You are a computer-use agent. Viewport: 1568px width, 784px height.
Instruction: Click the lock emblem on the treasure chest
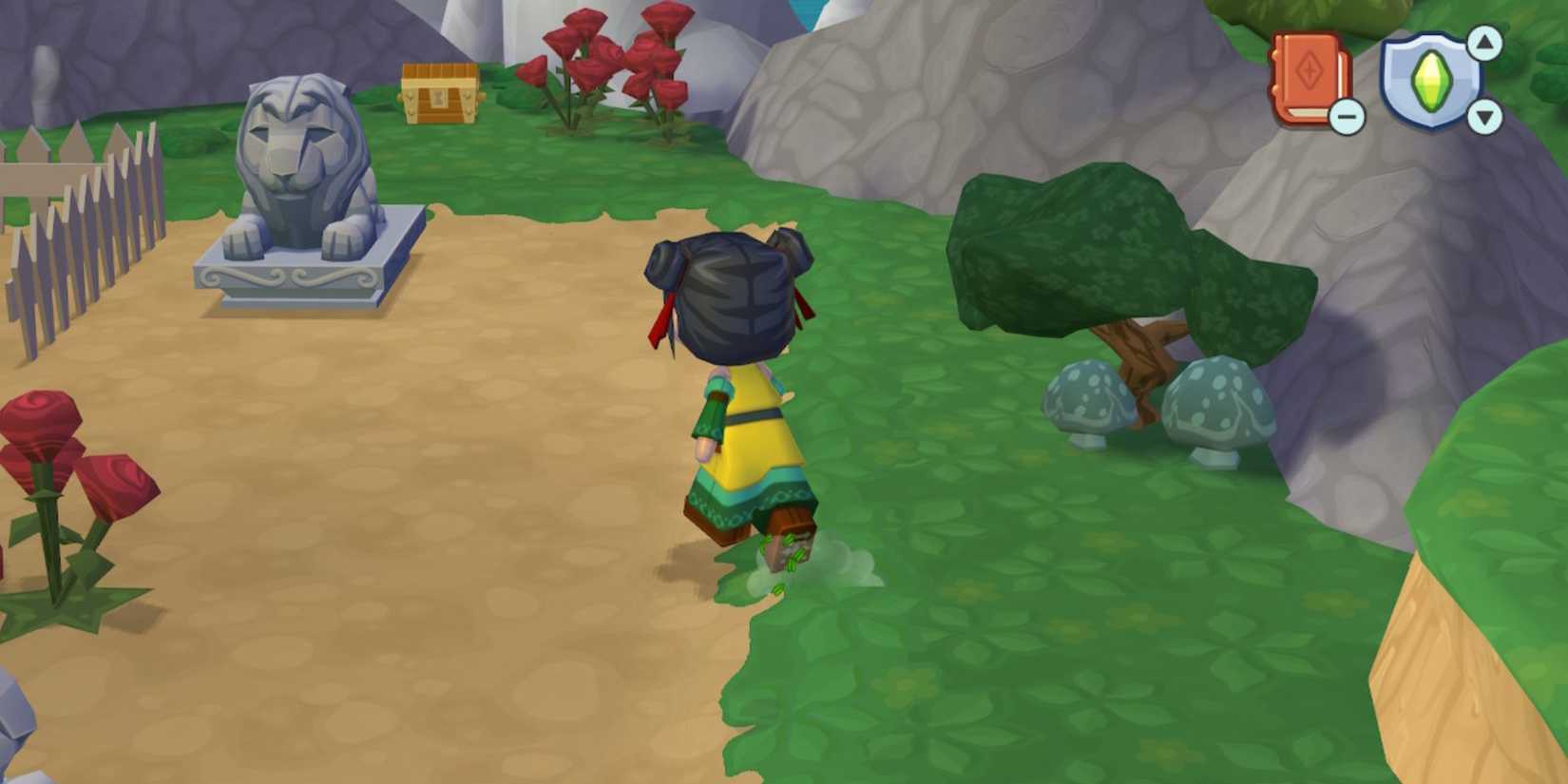(x=437, y=96)
